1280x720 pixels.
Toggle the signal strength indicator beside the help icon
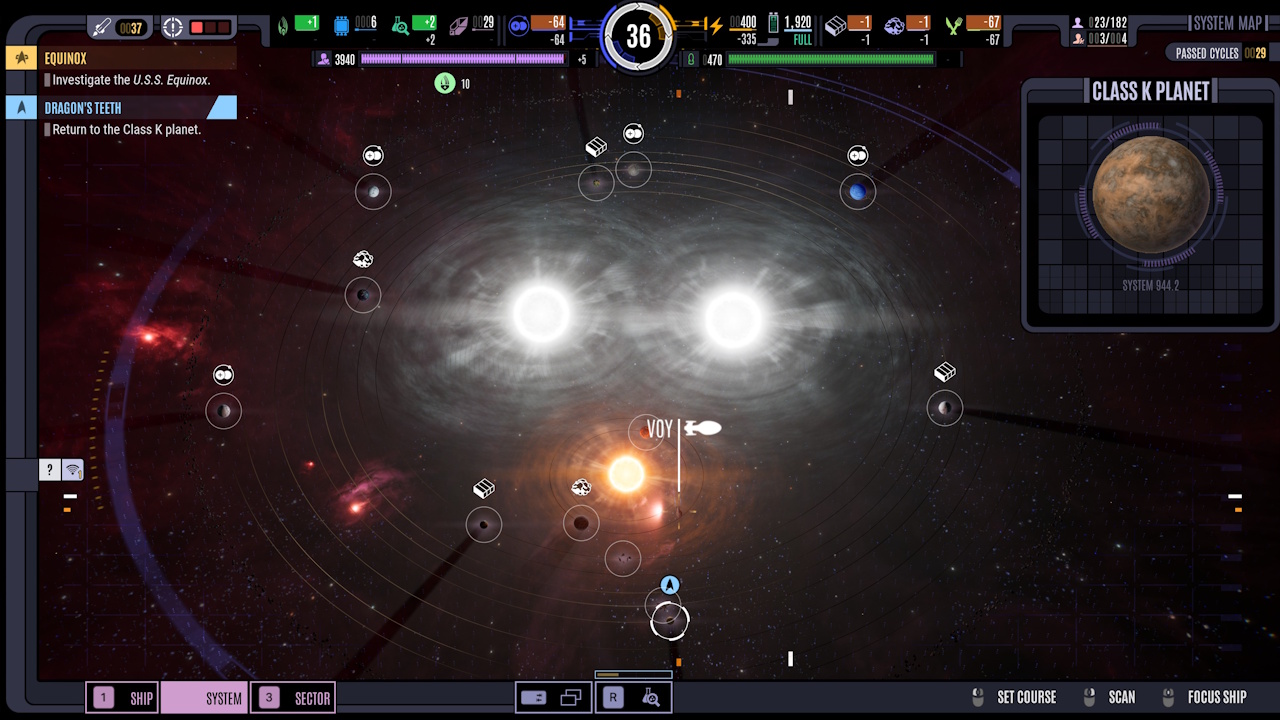pyautogui.click(x=74, y=469)
